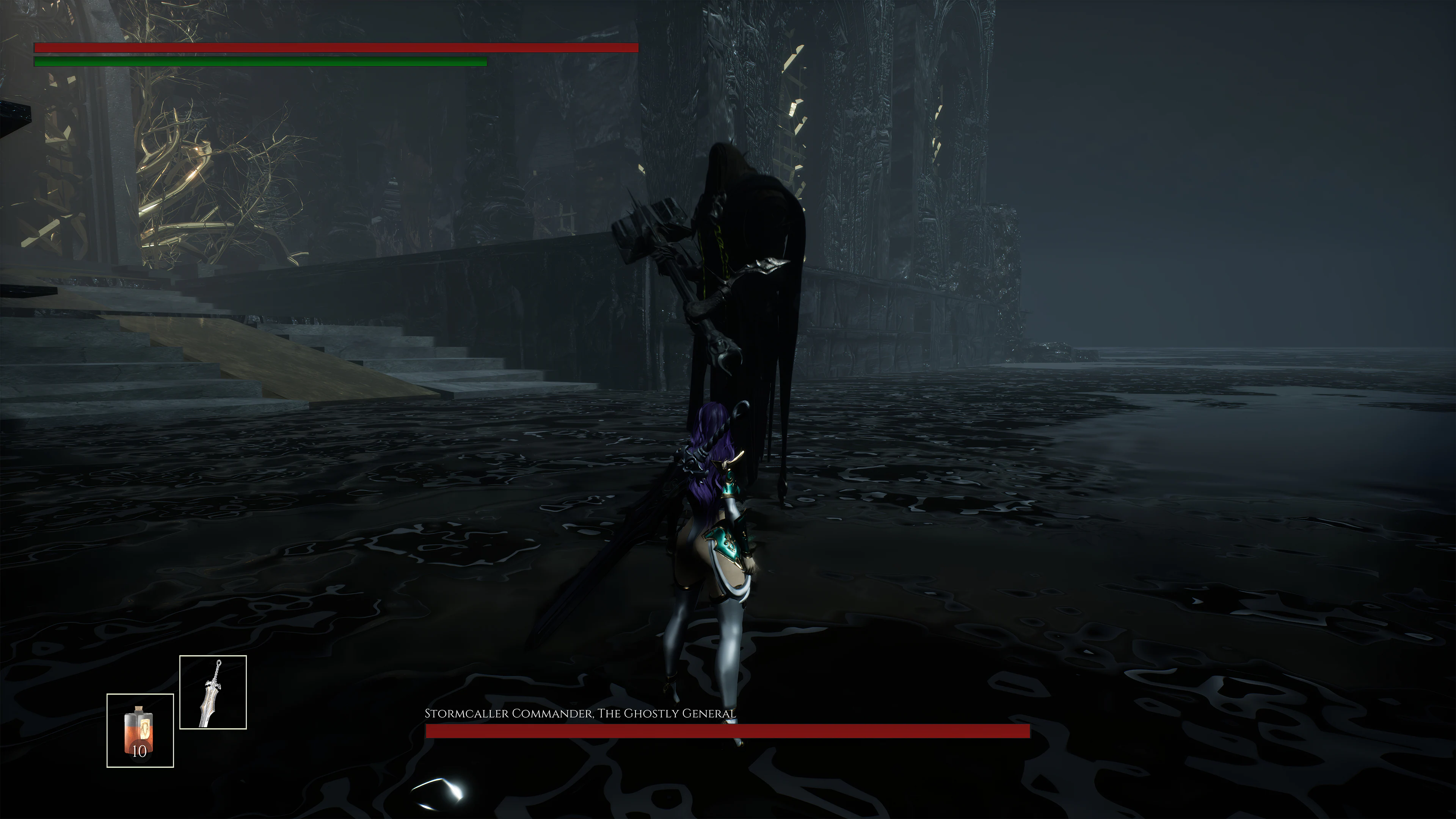Toggle the green stamina bar
1456x819 pixels.
260,63
